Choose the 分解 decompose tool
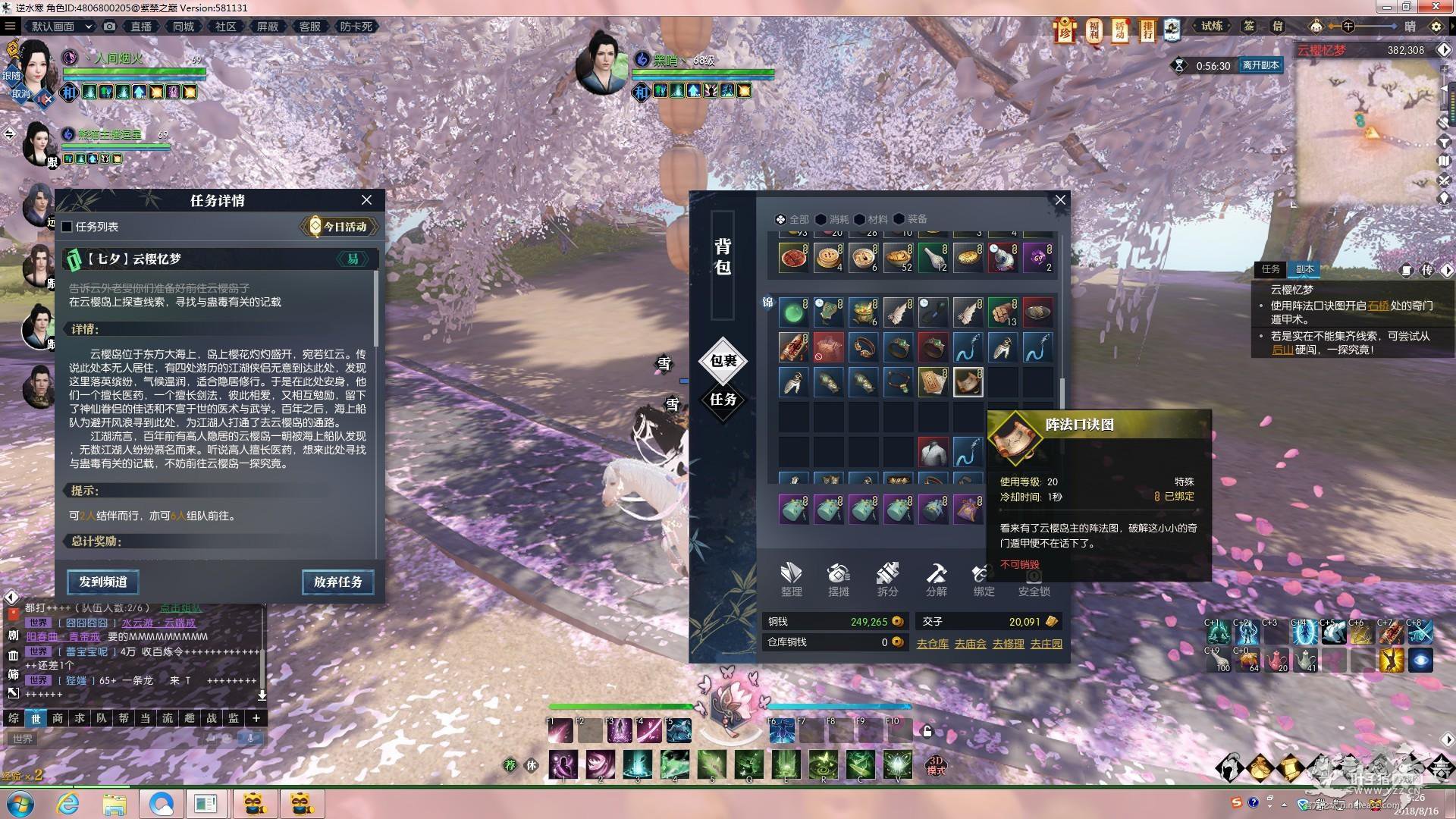The width and height of the screenshot is (1456, 819). pos(936,579)
